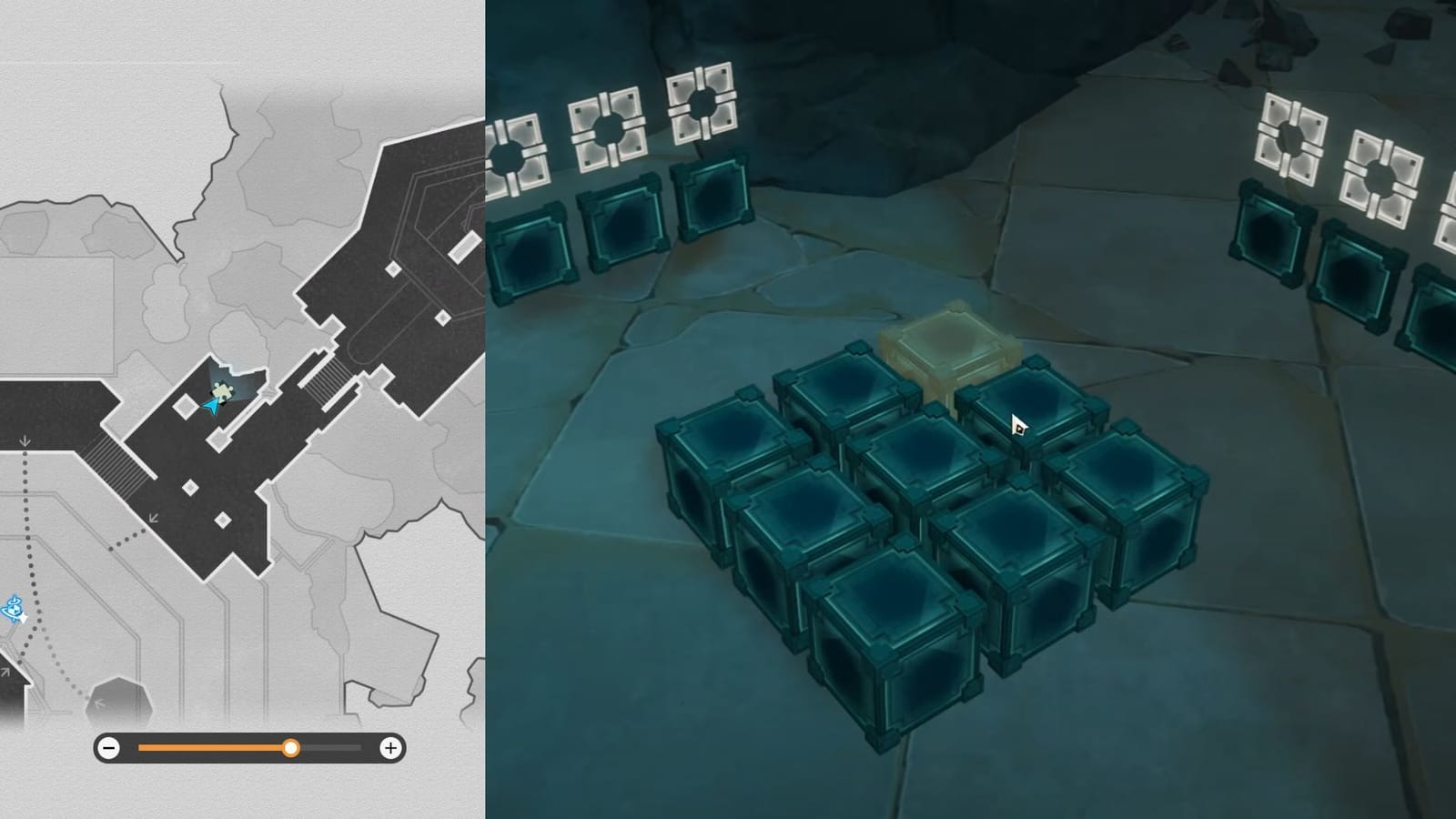This screenshot has height=819, width=1456.
Task: Click the puzzle piece icon on the map
Action: [x=222, y=391]
